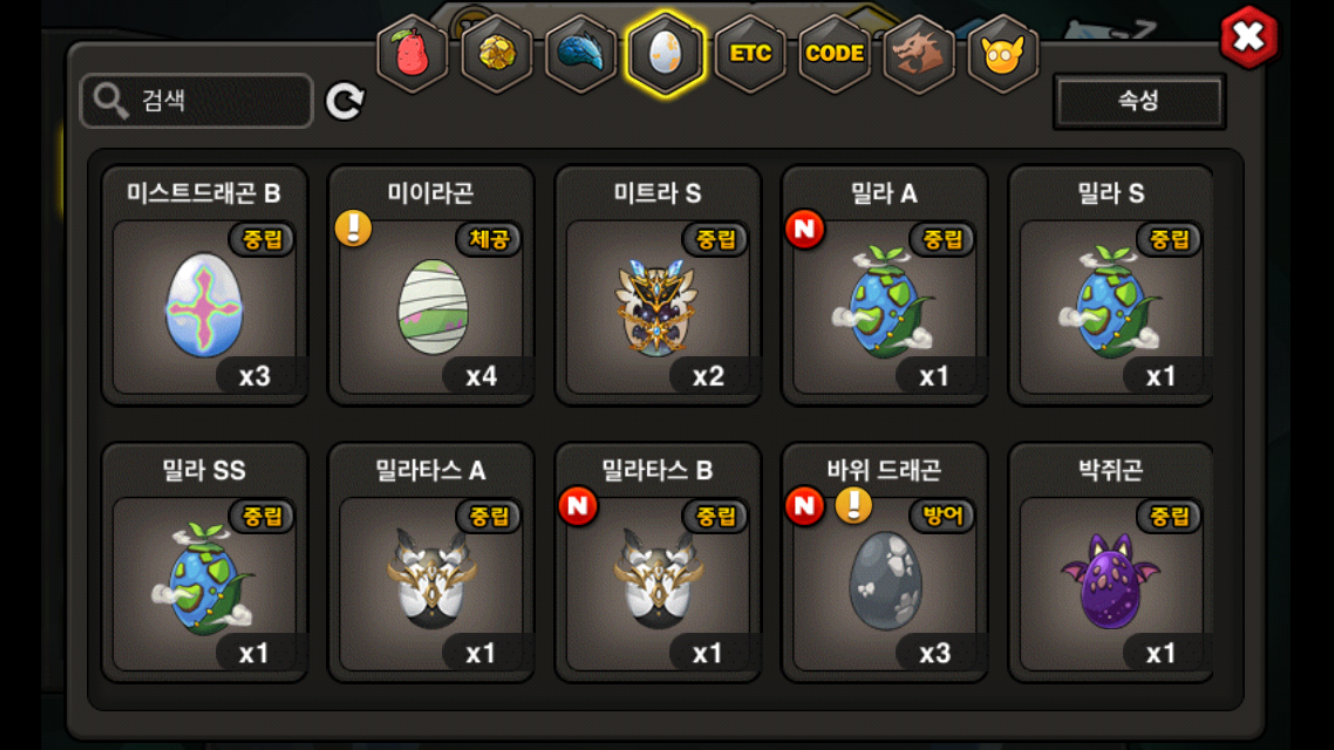
Task: Select the 미스트드래곤 B egg
Action: pyautogui.click(x=204, y=305)
